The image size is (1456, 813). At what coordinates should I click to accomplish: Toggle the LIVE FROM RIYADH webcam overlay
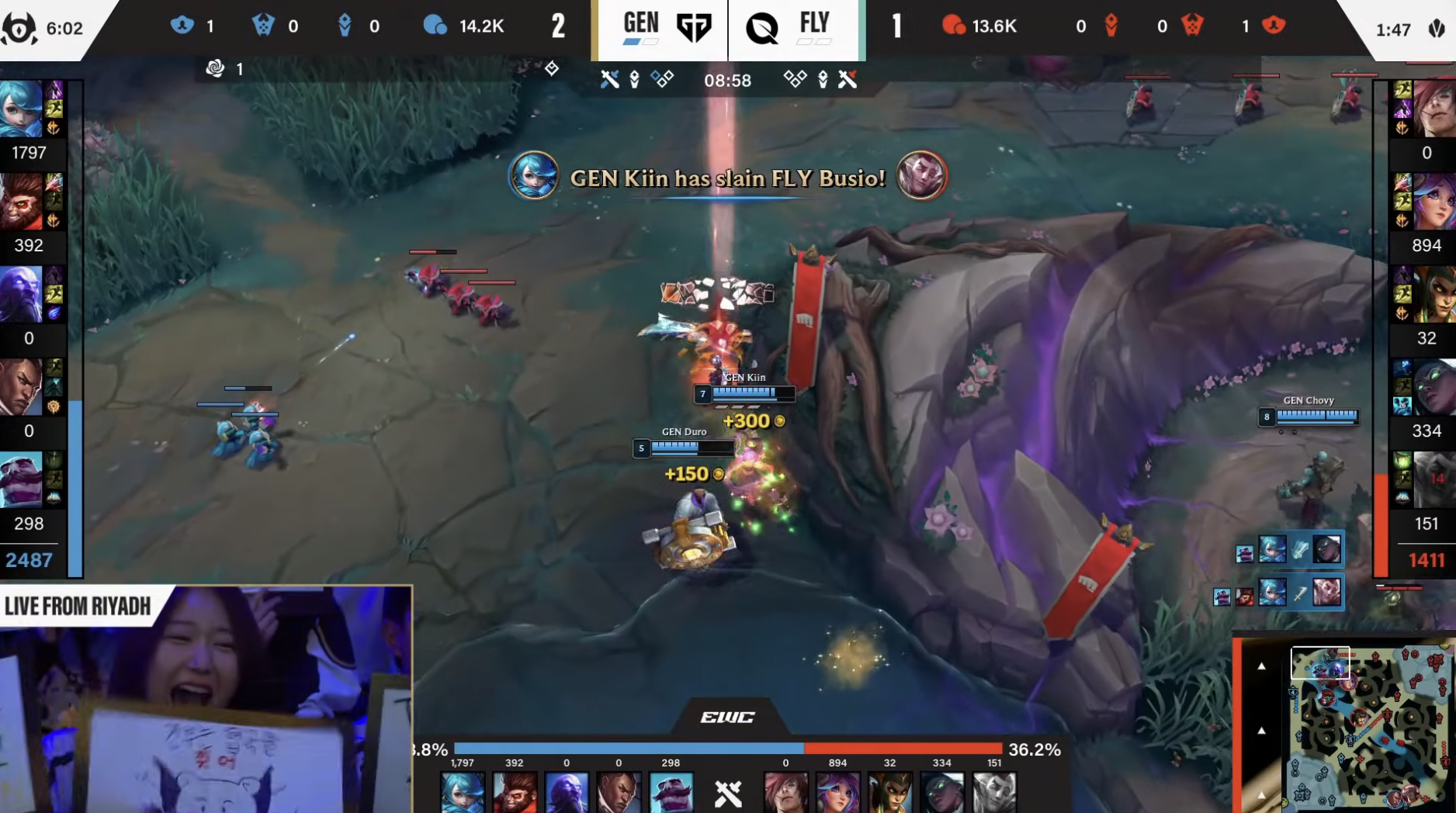pyautogui.click(x=206, y=698)
